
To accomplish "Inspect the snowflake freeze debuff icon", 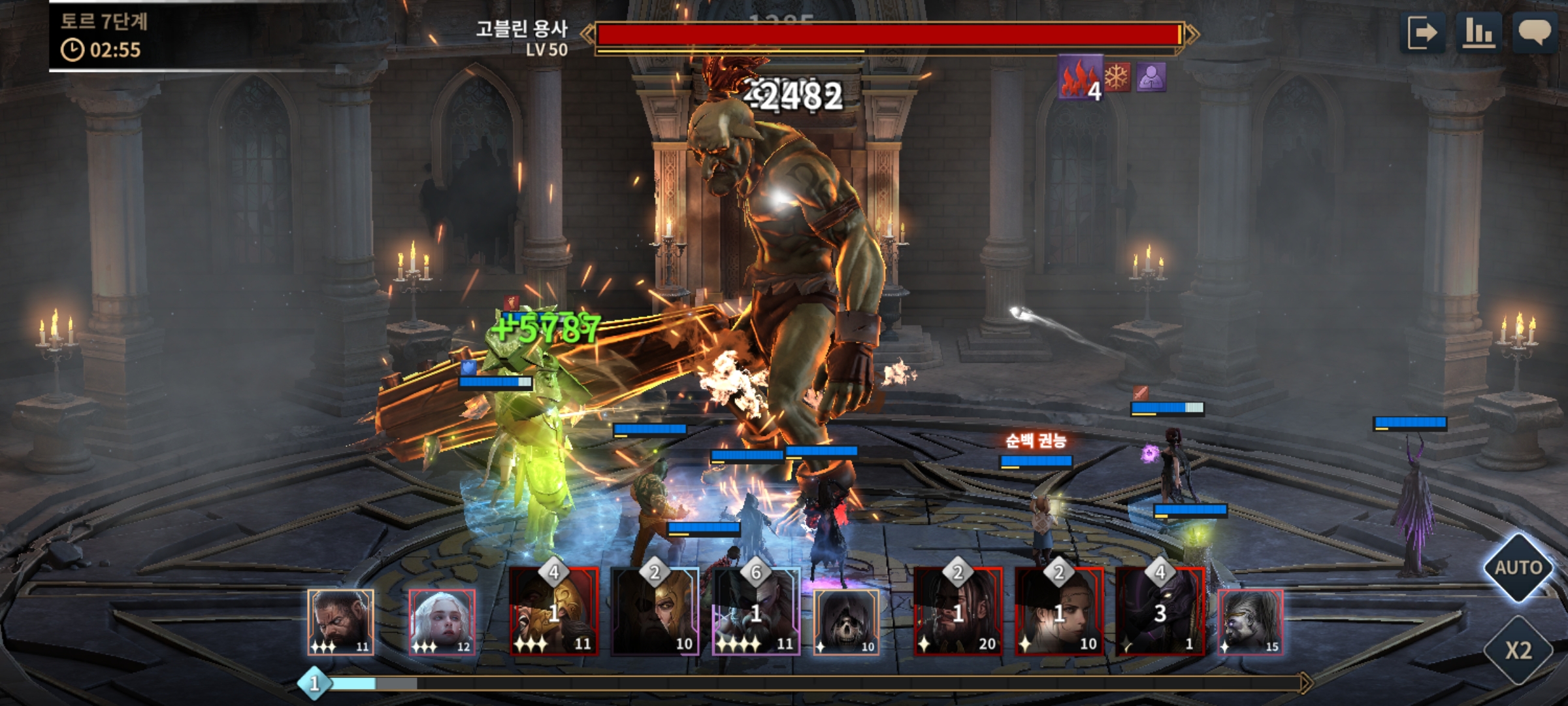I will tap(1117, 78).
